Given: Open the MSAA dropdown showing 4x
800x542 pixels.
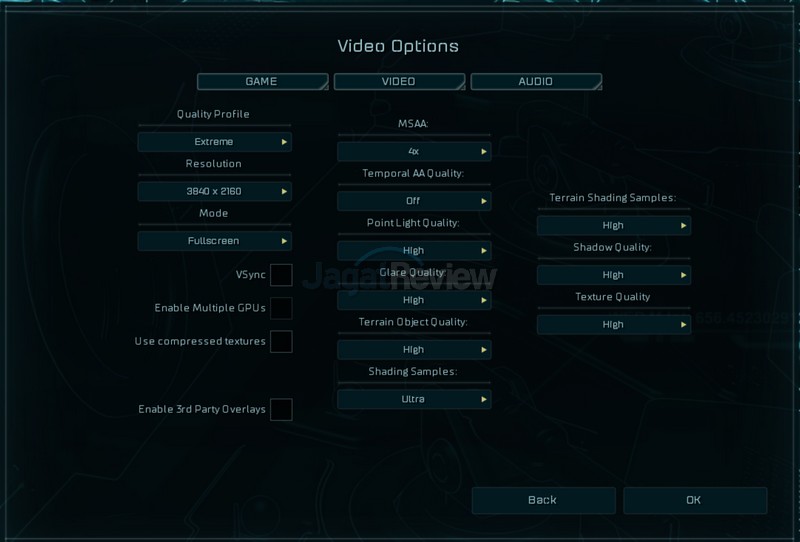Looking at the screenshot, I should point(414,151).
